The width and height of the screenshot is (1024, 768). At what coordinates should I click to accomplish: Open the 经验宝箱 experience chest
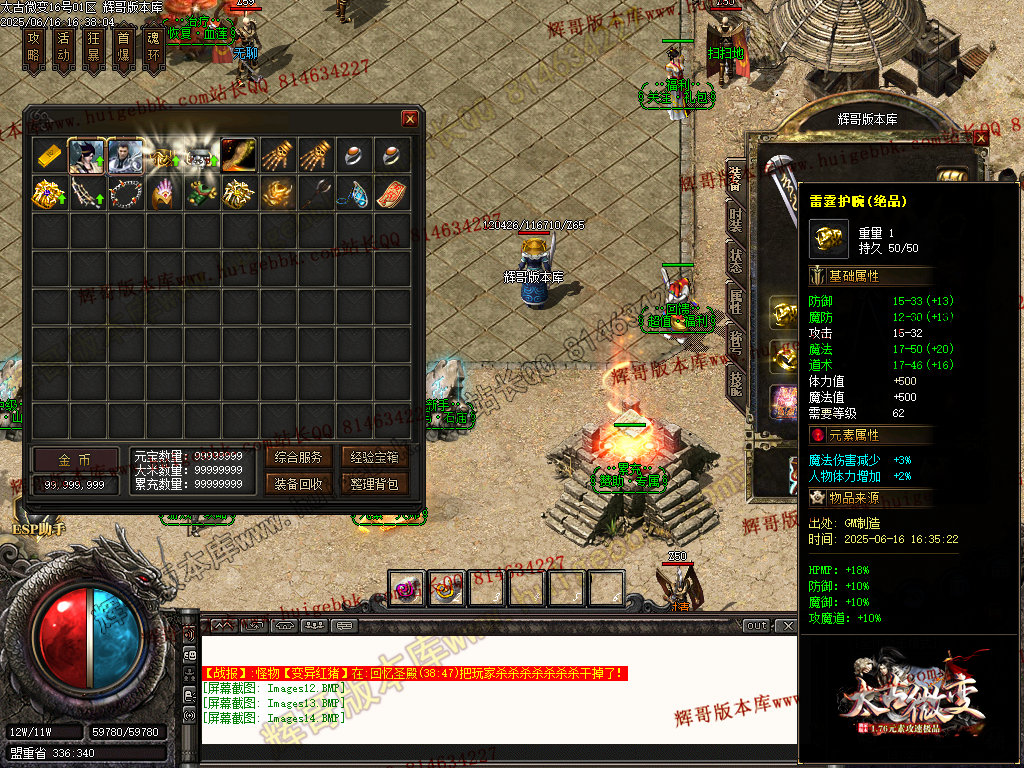tap(374, 457)
